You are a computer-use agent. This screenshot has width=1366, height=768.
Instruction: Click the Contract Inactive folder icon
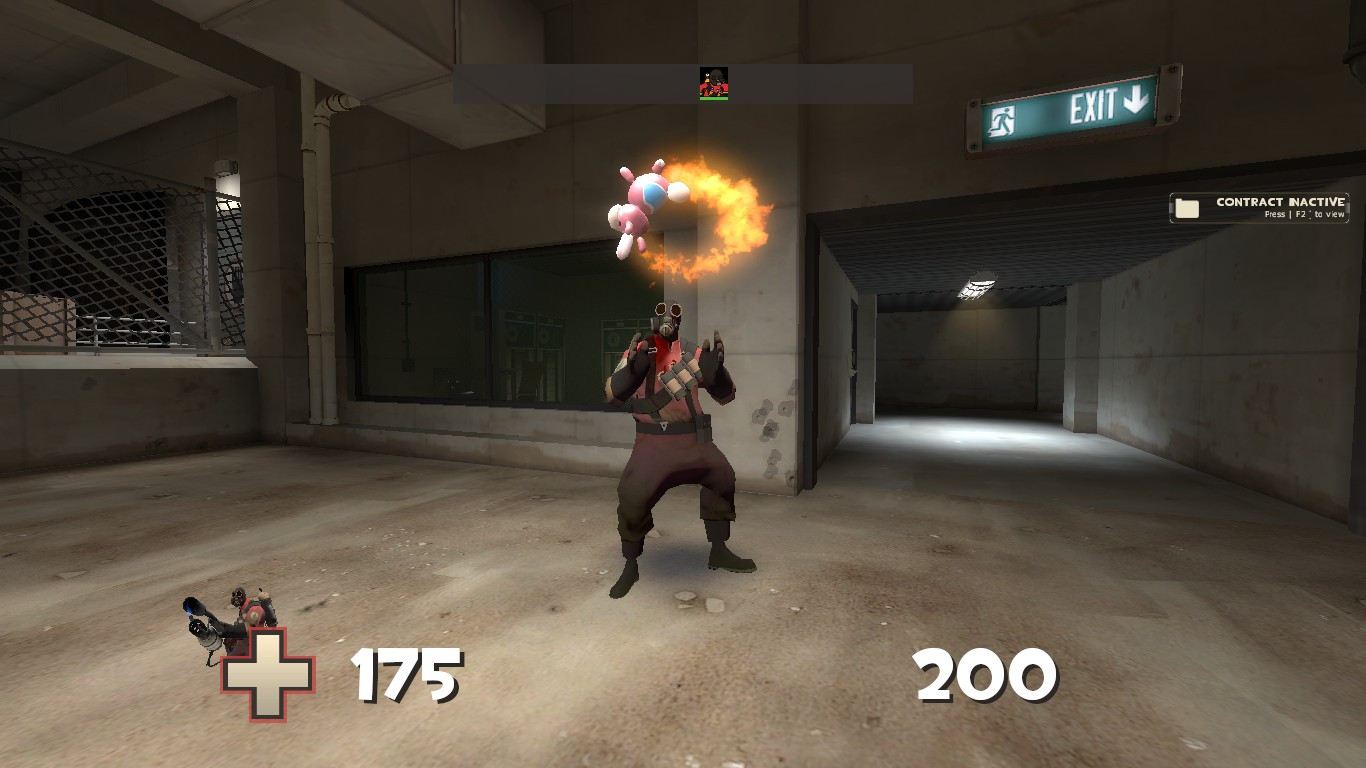click(x=1186, y=205)
